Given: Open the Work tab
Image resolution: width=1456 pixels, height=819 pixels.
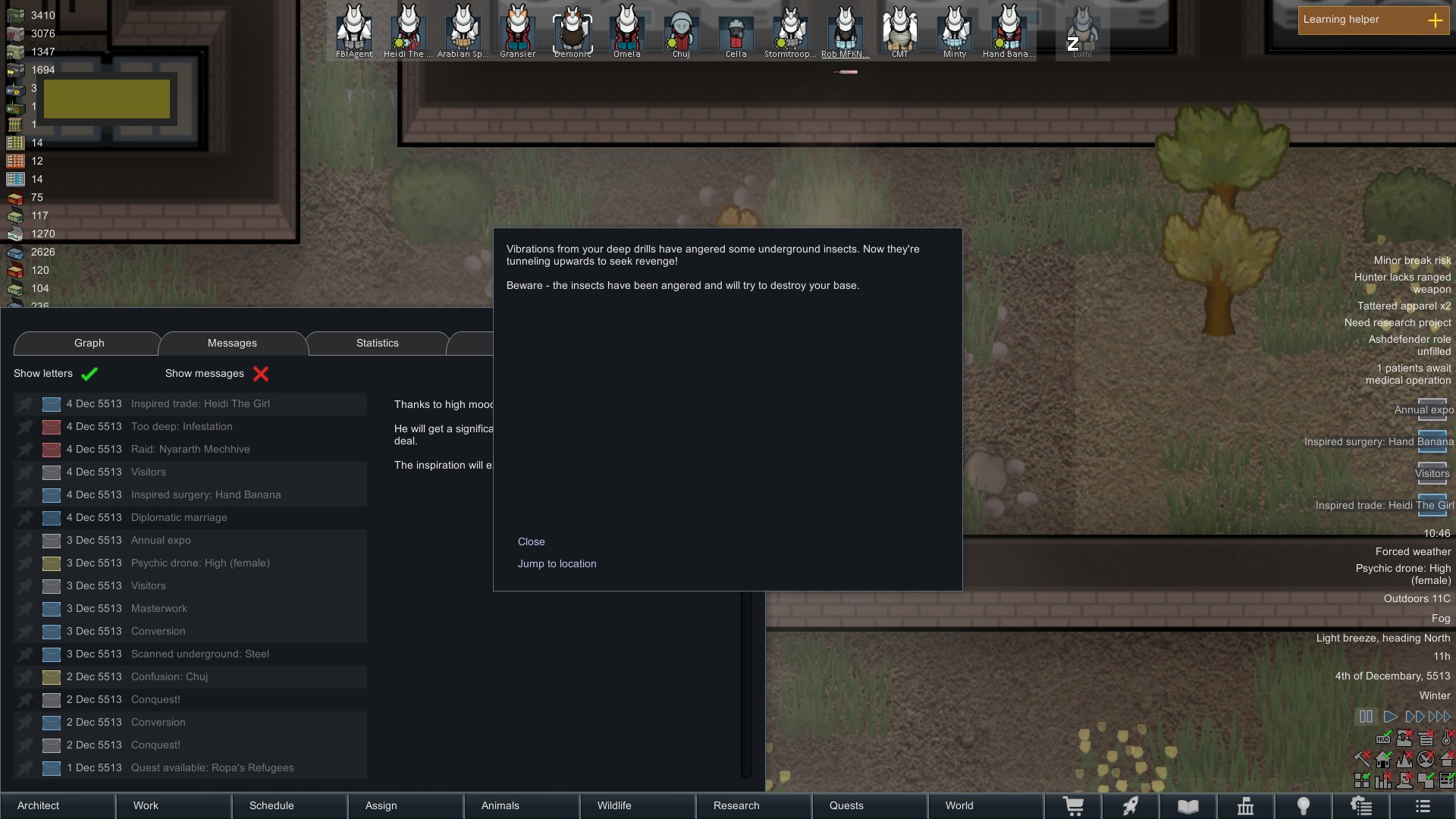Looking at the screenshot, I should pyautogui.click(x=146, y=805).
